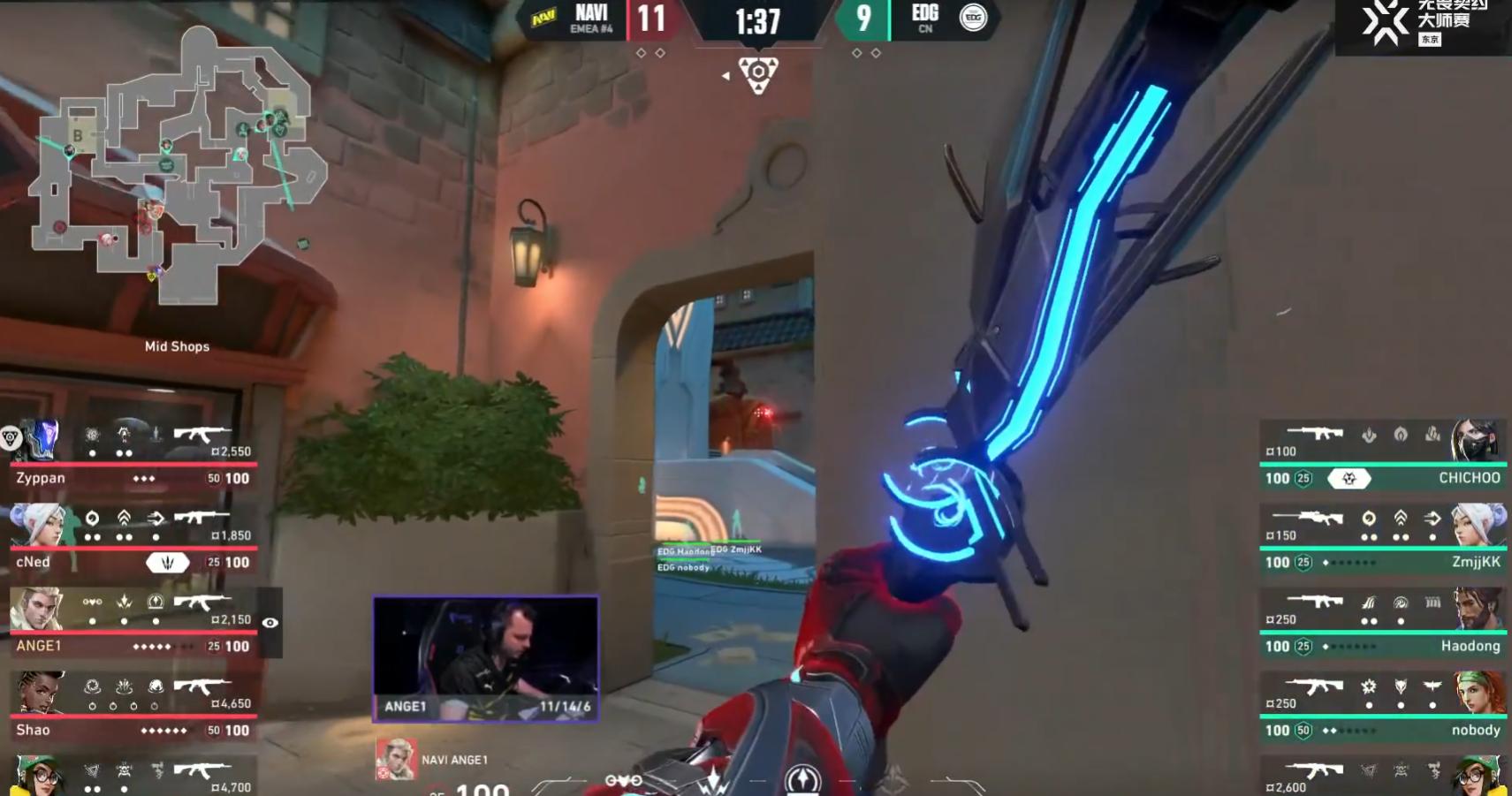Screen dimensions: 1512x796
Task: Click Haodong's health bar showing 100
Action: coord(1278,646)
